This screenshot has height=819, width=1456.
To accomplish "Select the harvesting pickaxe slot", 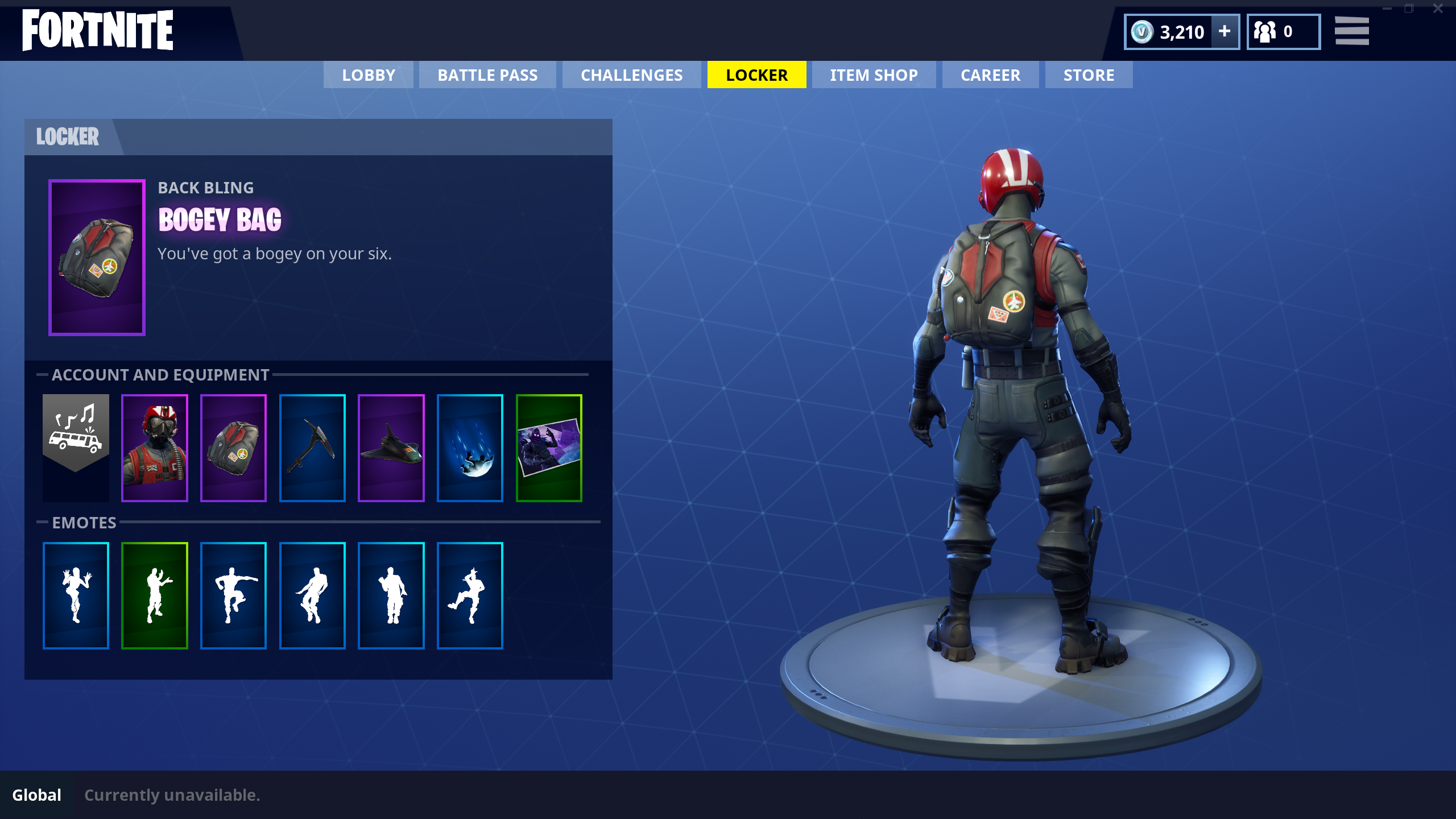I will (312, 448).
